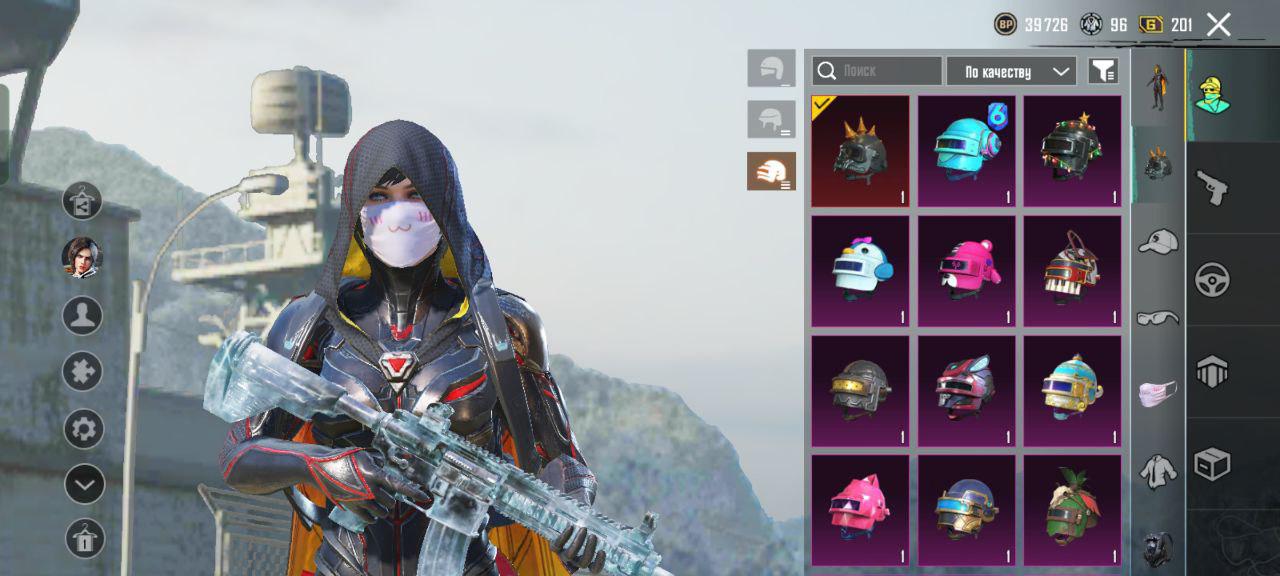Open the filter funnel options

coord(1103,71)
